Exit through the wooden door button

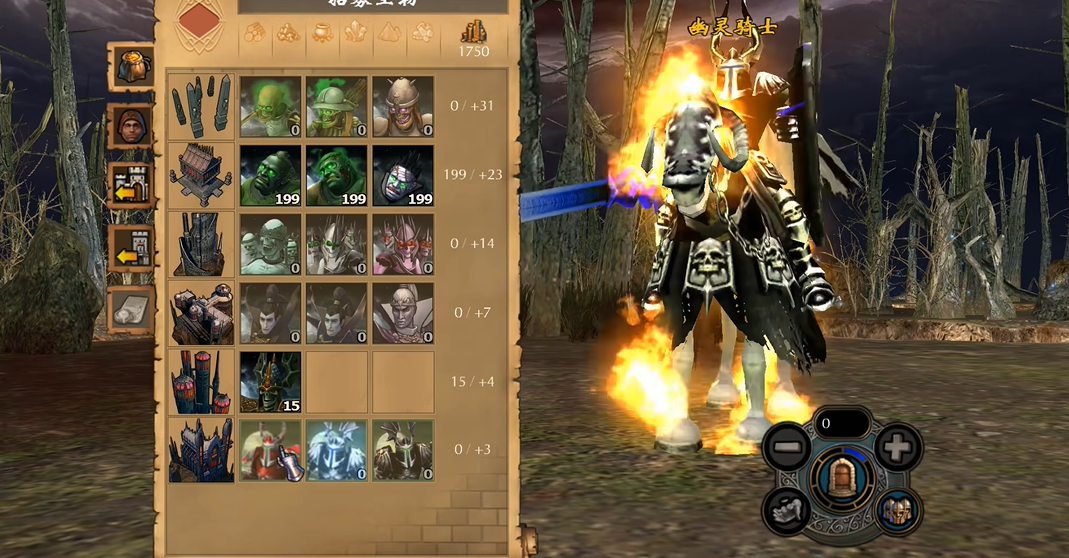click(x=842, y=479)
